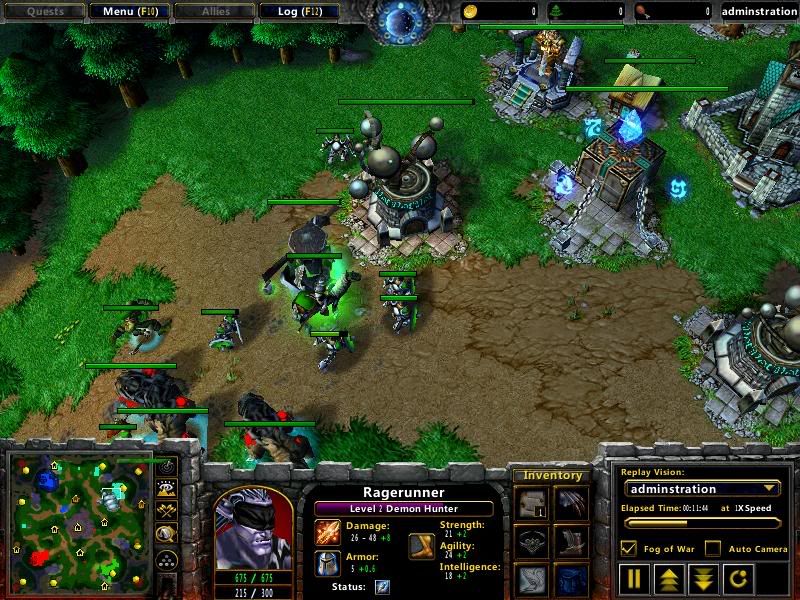Select the boots item in inventory

point(572,543)
